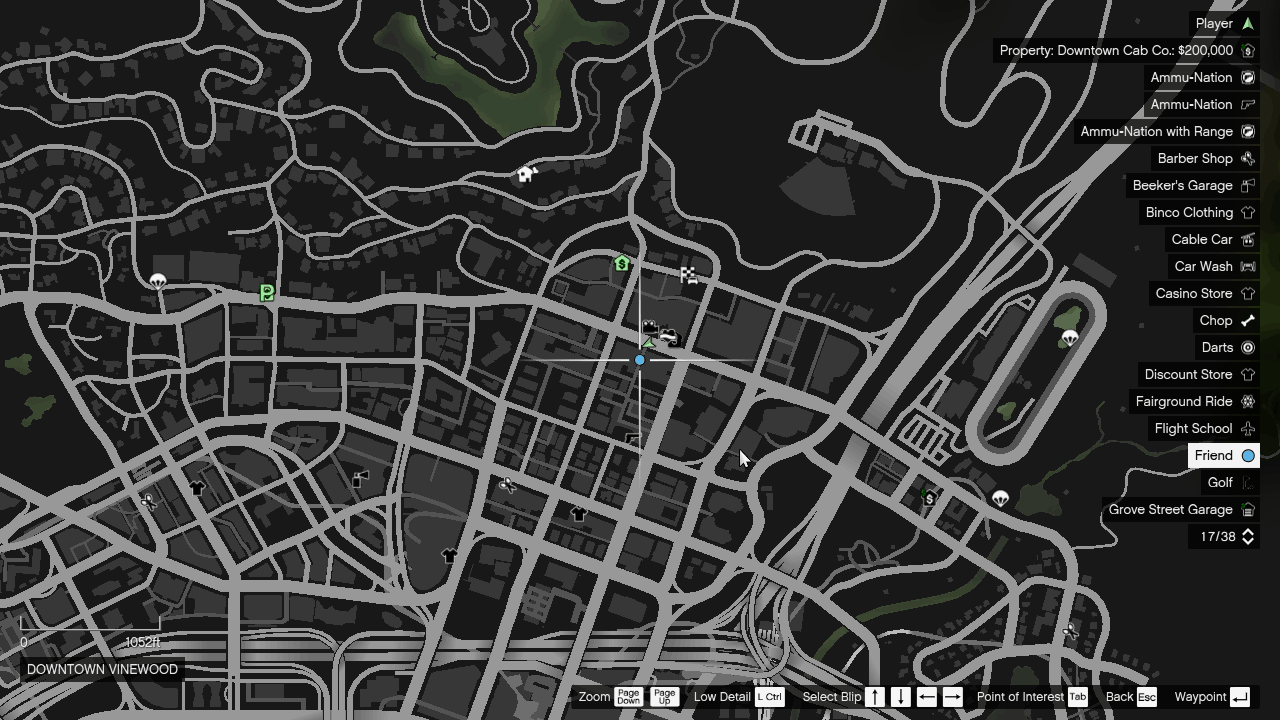Select the checkered race flags blip
Screen dimensions: 1280x720
click(x=689, y=274)
